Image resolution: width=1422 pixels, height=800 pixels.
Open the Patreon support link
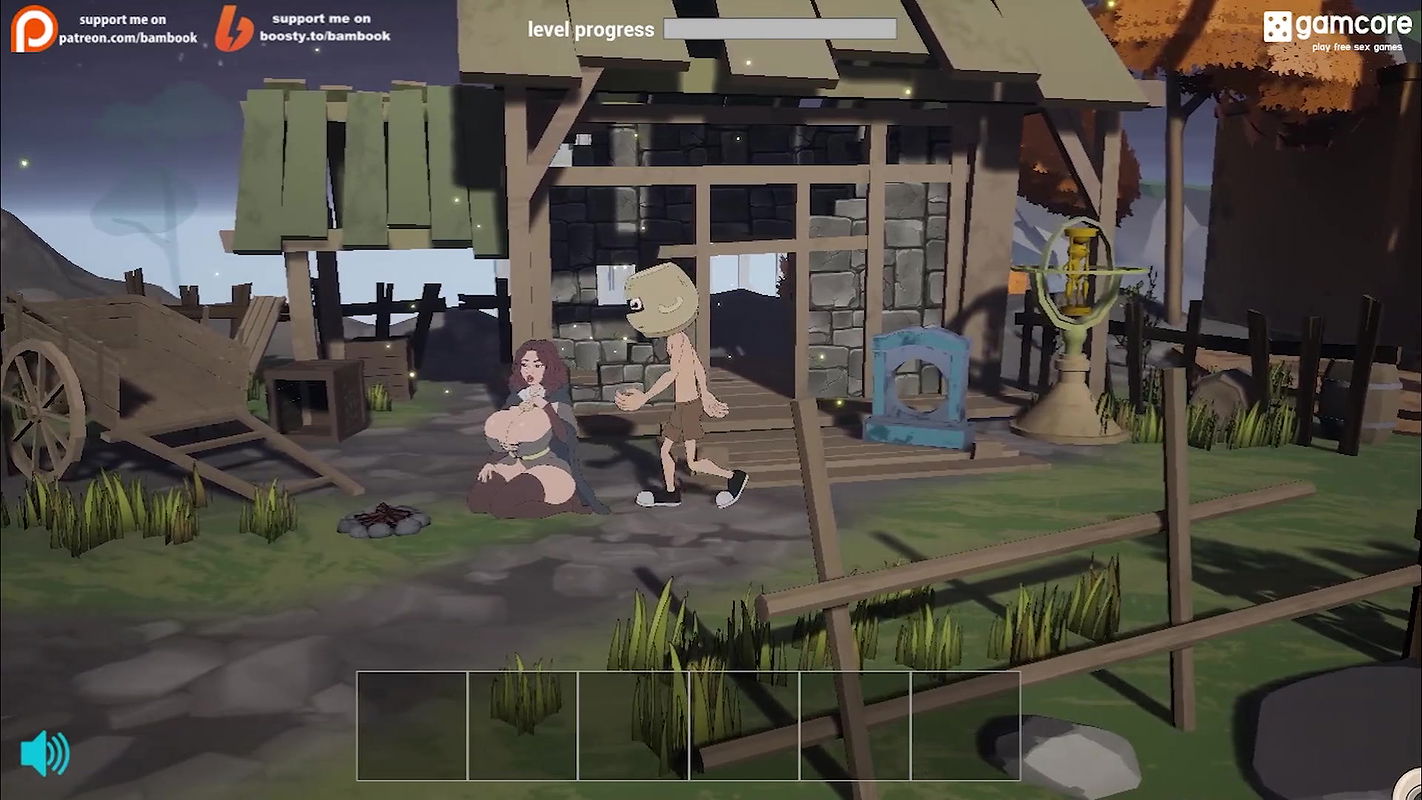(104, 29)
